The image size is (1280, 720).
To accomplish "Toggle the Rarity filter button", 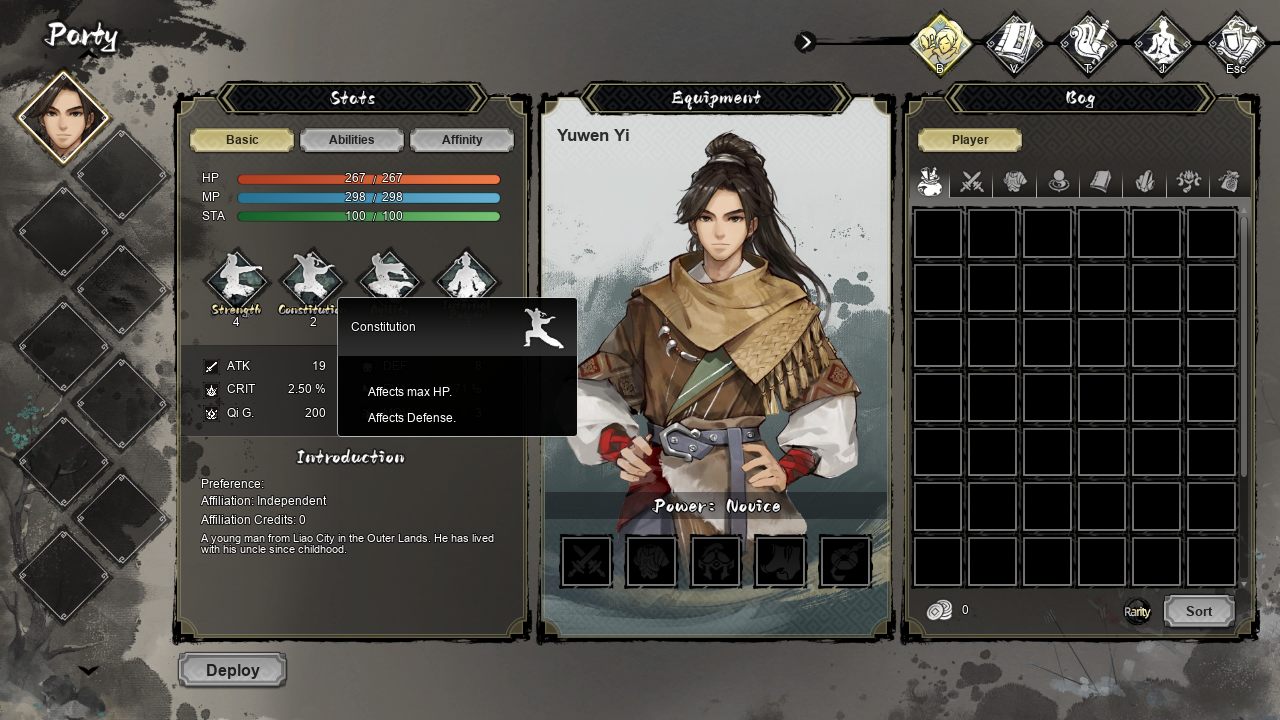I will [1137, 611].
